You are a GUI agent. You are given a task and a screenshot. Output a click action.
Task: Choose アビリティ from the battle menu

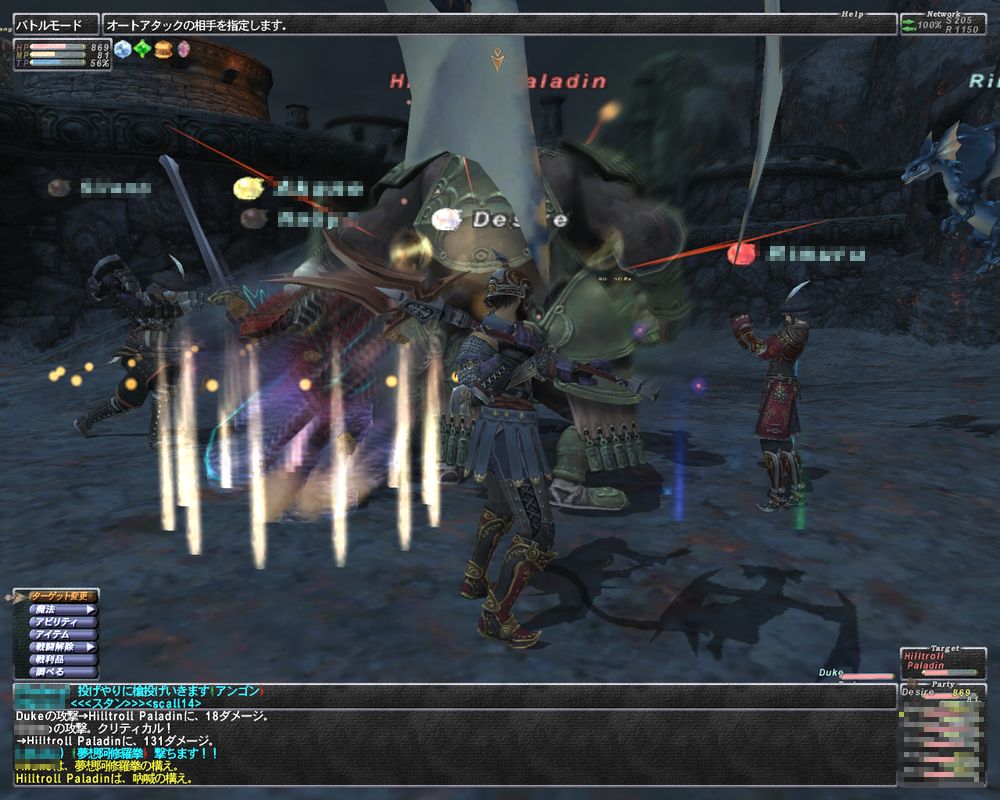(62, 622)
